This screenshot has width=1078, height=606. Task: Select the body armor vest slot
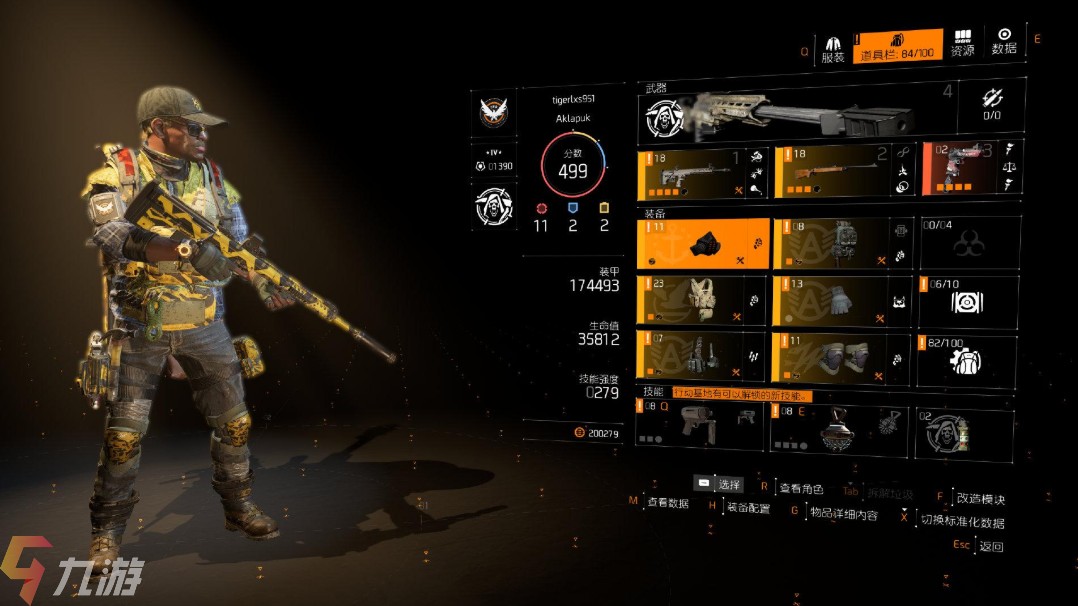[x=702, y=302]
